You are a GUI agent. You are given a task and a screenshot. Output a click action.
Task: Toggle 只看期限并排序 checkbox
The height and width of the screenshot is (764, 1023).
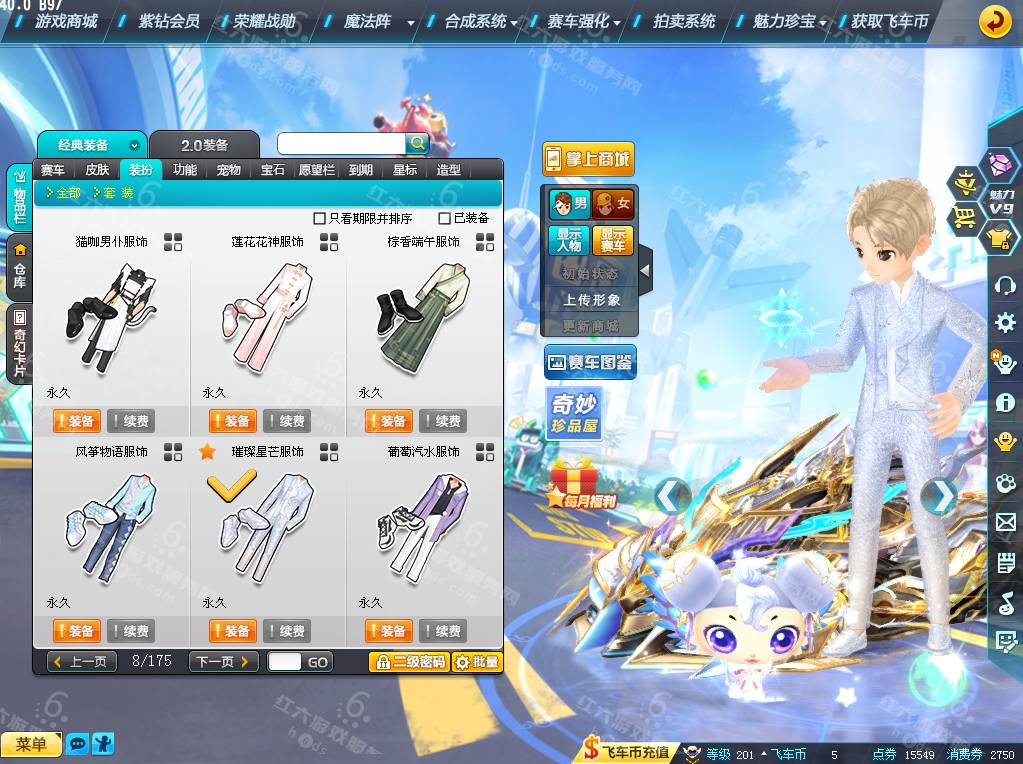pyautogui.click(x=320, y=218)
